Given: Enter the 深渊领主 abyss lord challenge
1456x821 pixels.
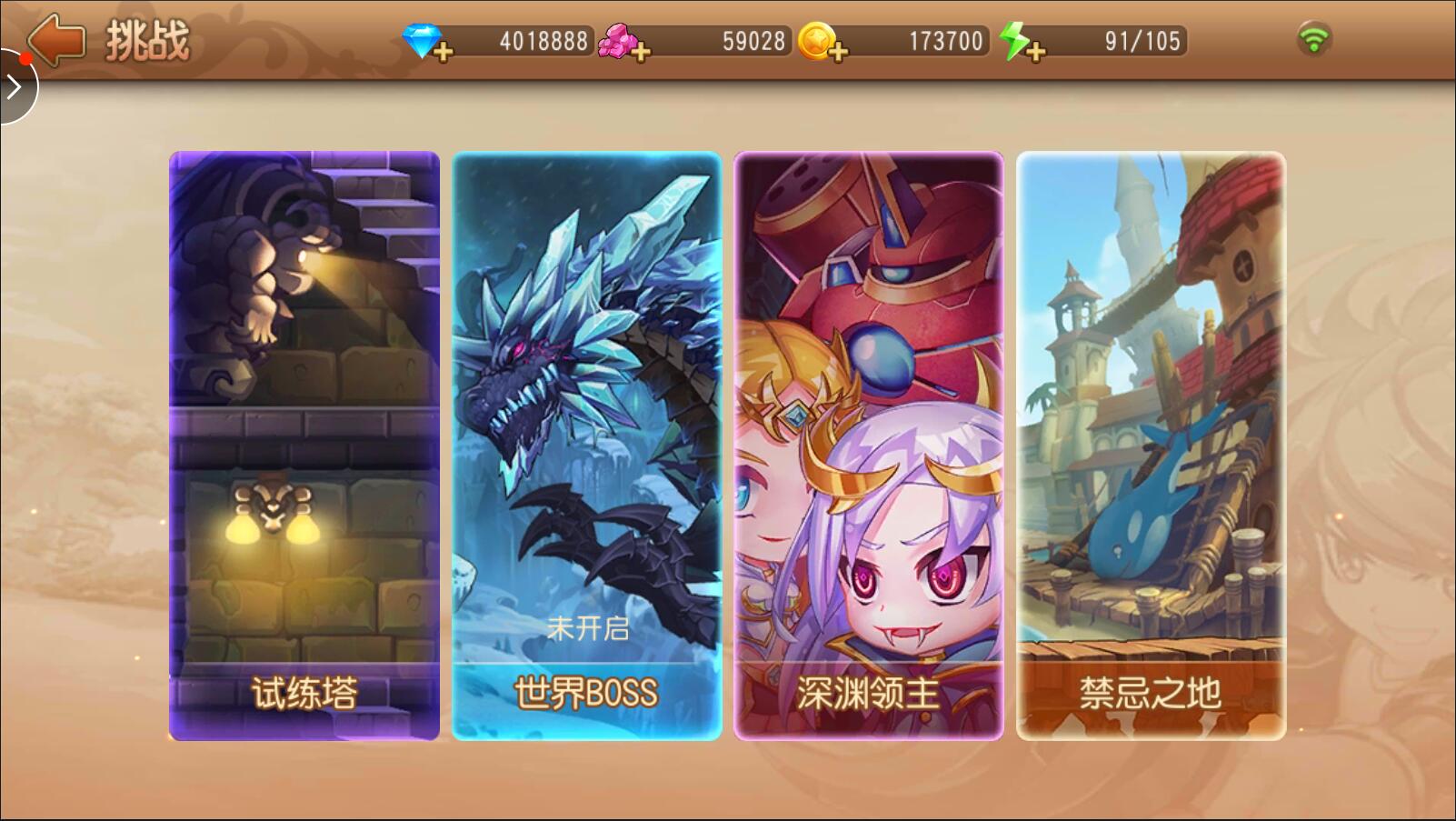Looking at the screenshot, I should tap(868, 436).
